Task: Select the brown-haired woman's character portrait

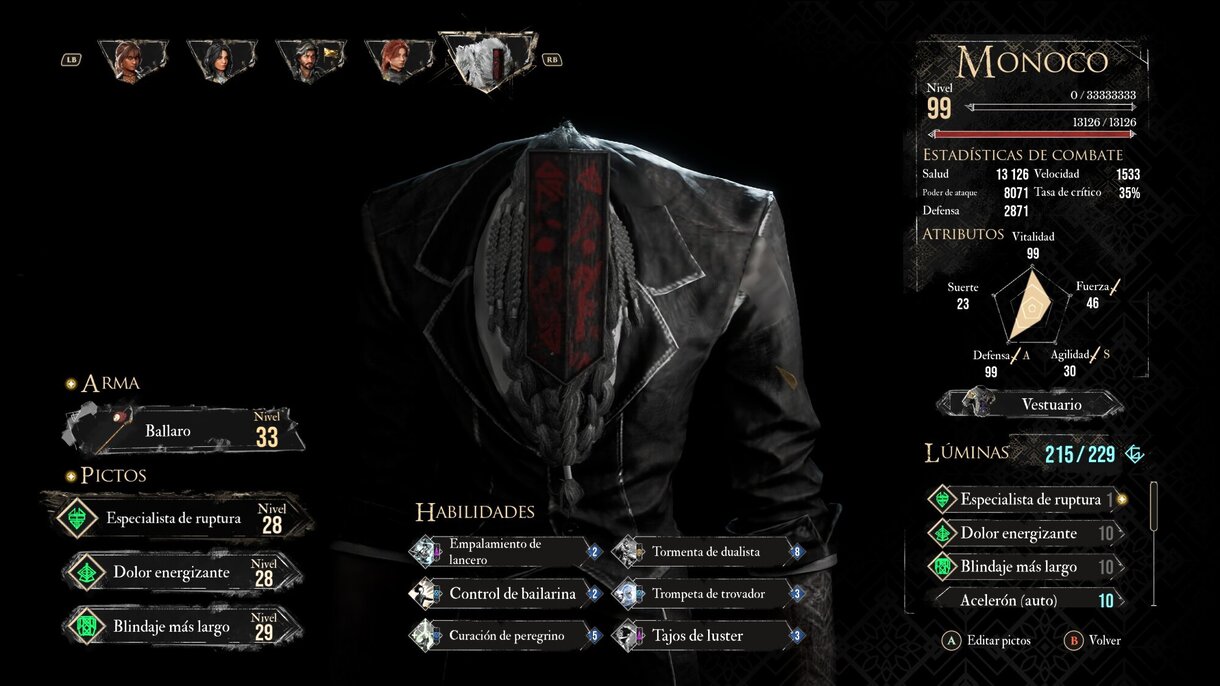Action: pyautogui.click(x=133, y=60)
